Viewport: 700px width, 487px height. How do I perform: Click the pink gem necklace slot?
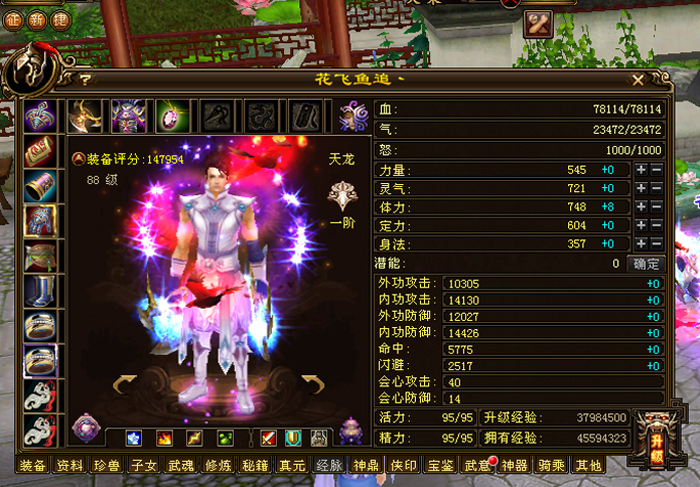(x=173, y=116)
